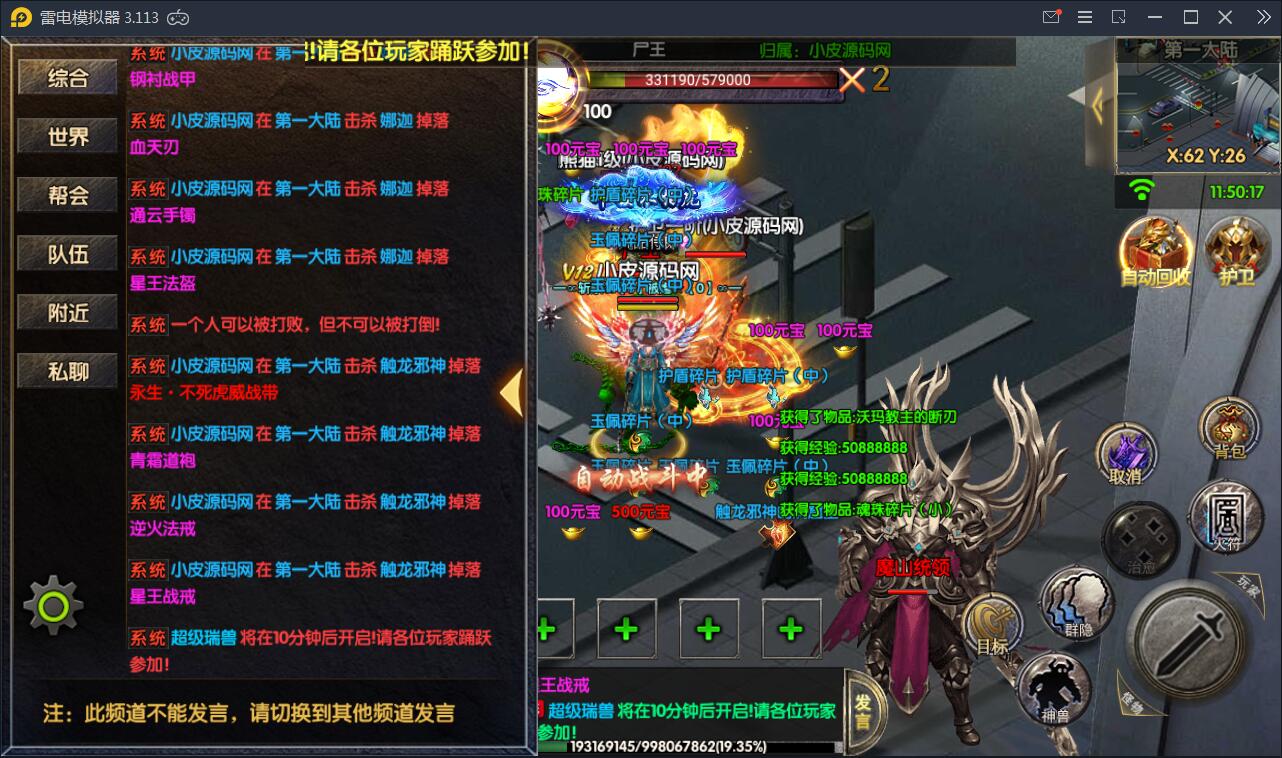Viewport: 1282px width, 758px height.
Task: Select the 目标 target icon
Action: [x=995, y=625]
